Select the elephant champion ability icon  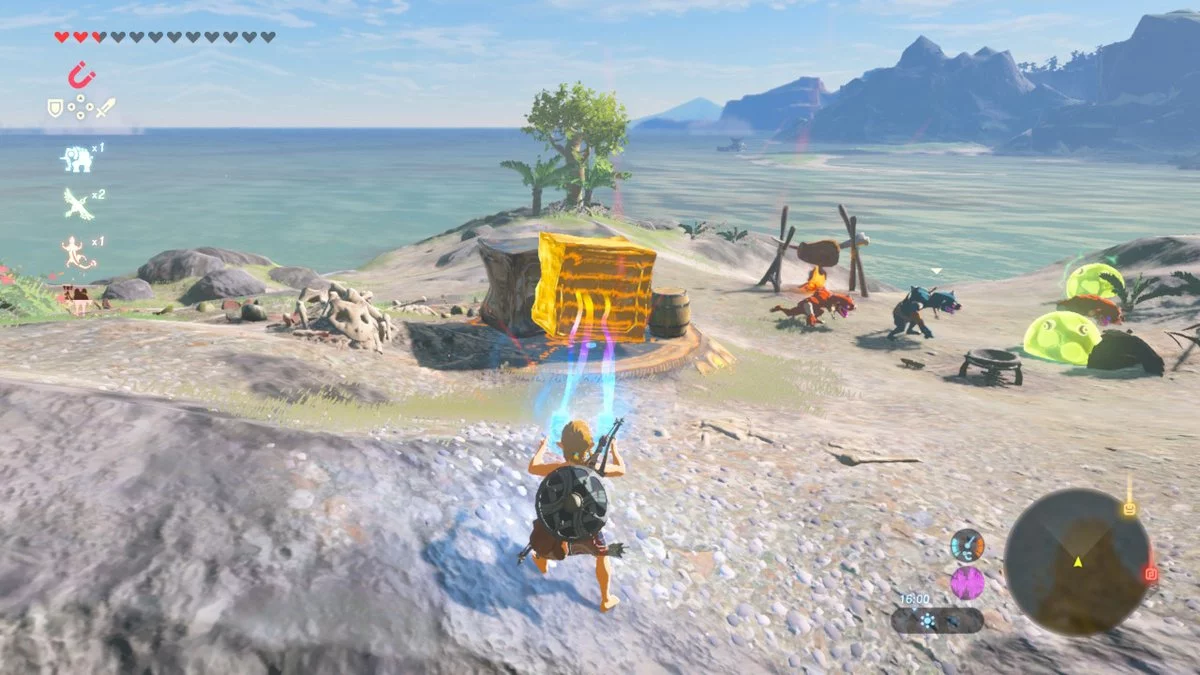point(76,158)
